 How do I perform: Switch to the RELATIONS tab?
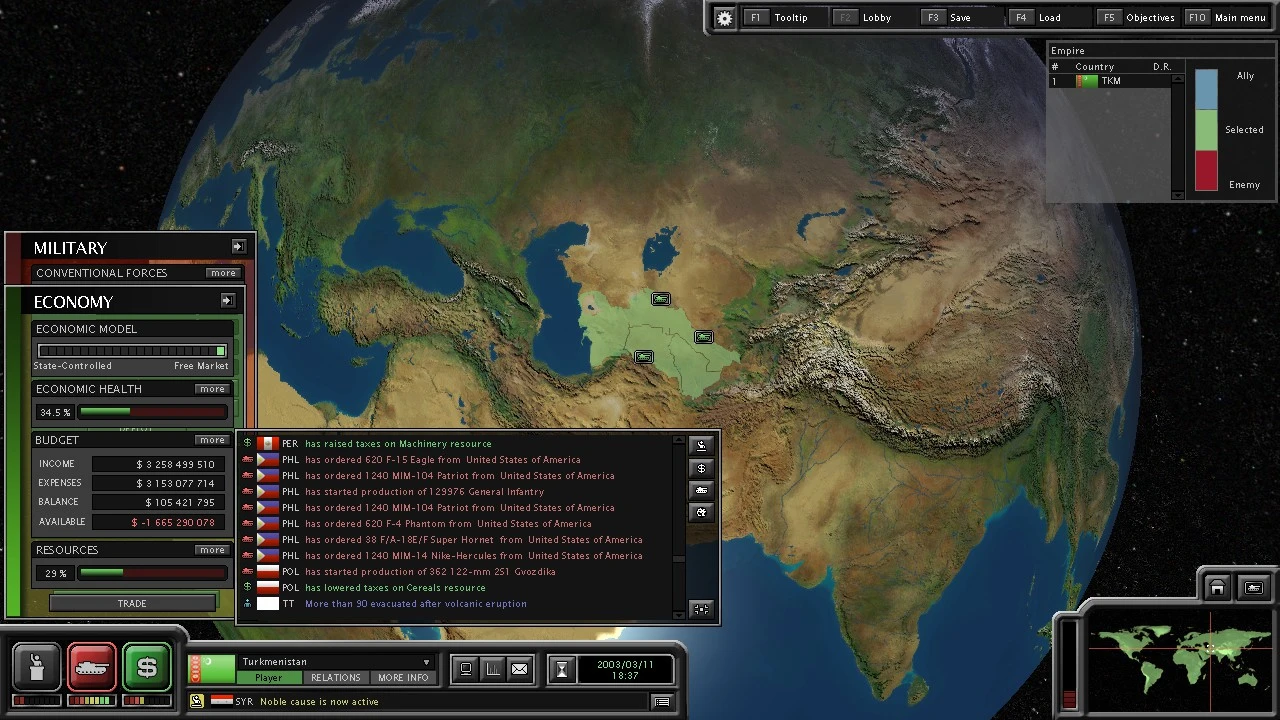[x=336, y=677]
